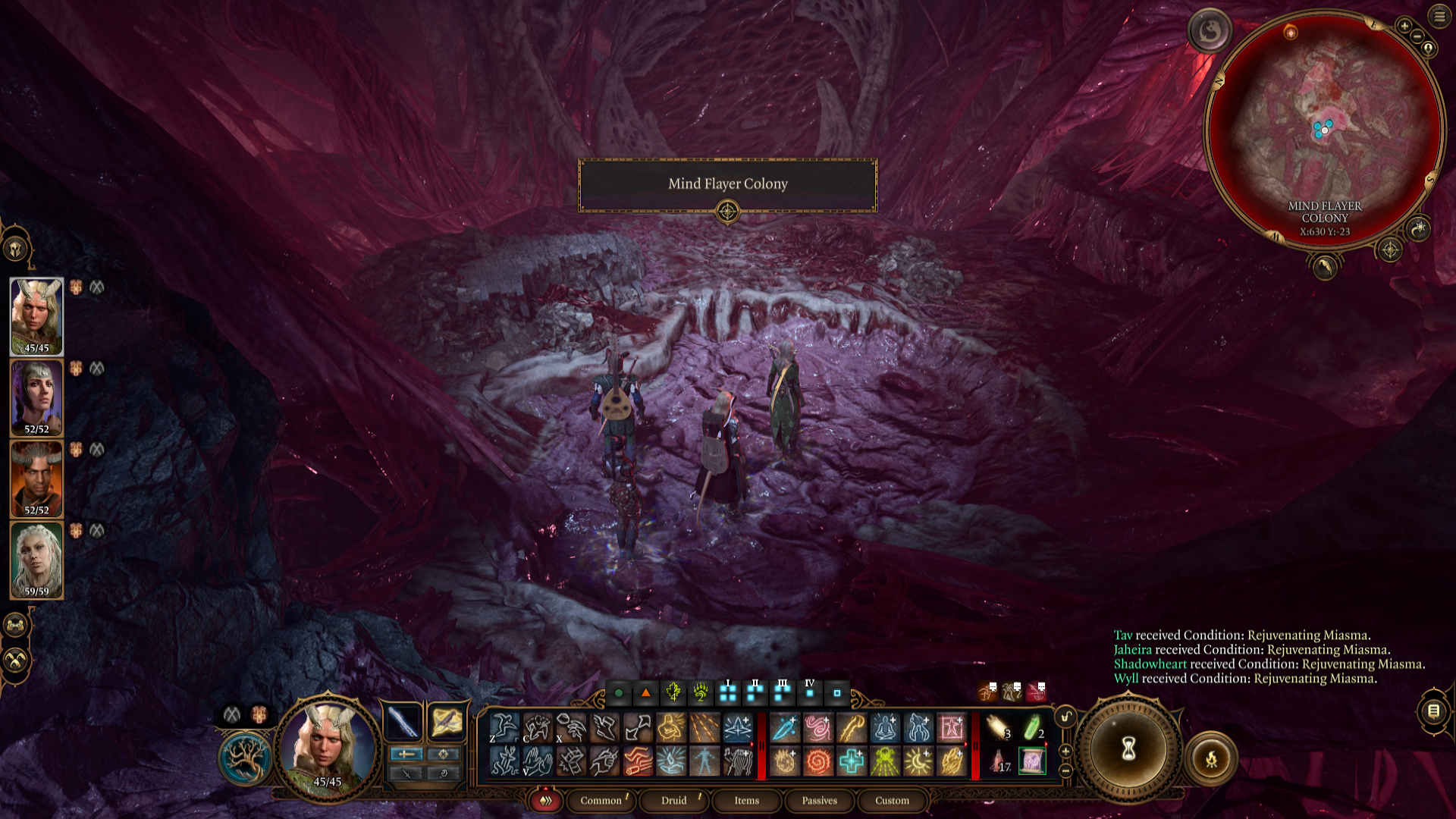Select the Items hotbar tab
This screenshot has width=1456, height=819.
(746, 800)
